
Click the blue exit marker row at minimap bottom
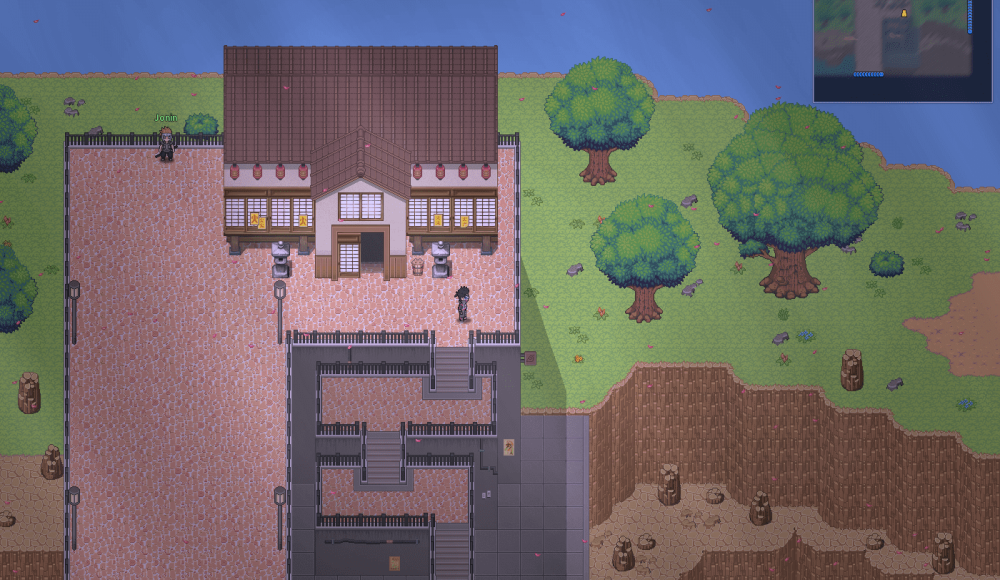(x=868, y=74)
